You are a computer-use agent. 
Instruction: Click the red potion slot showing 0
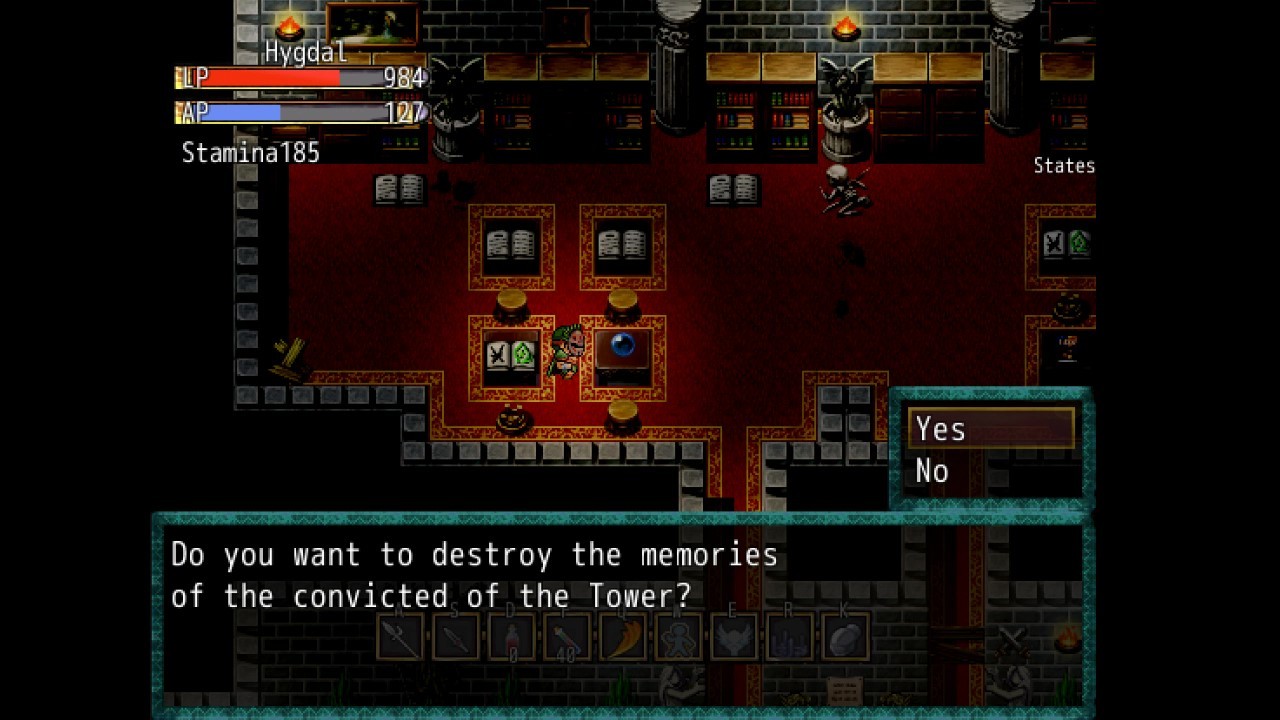[x=512, y=636]
